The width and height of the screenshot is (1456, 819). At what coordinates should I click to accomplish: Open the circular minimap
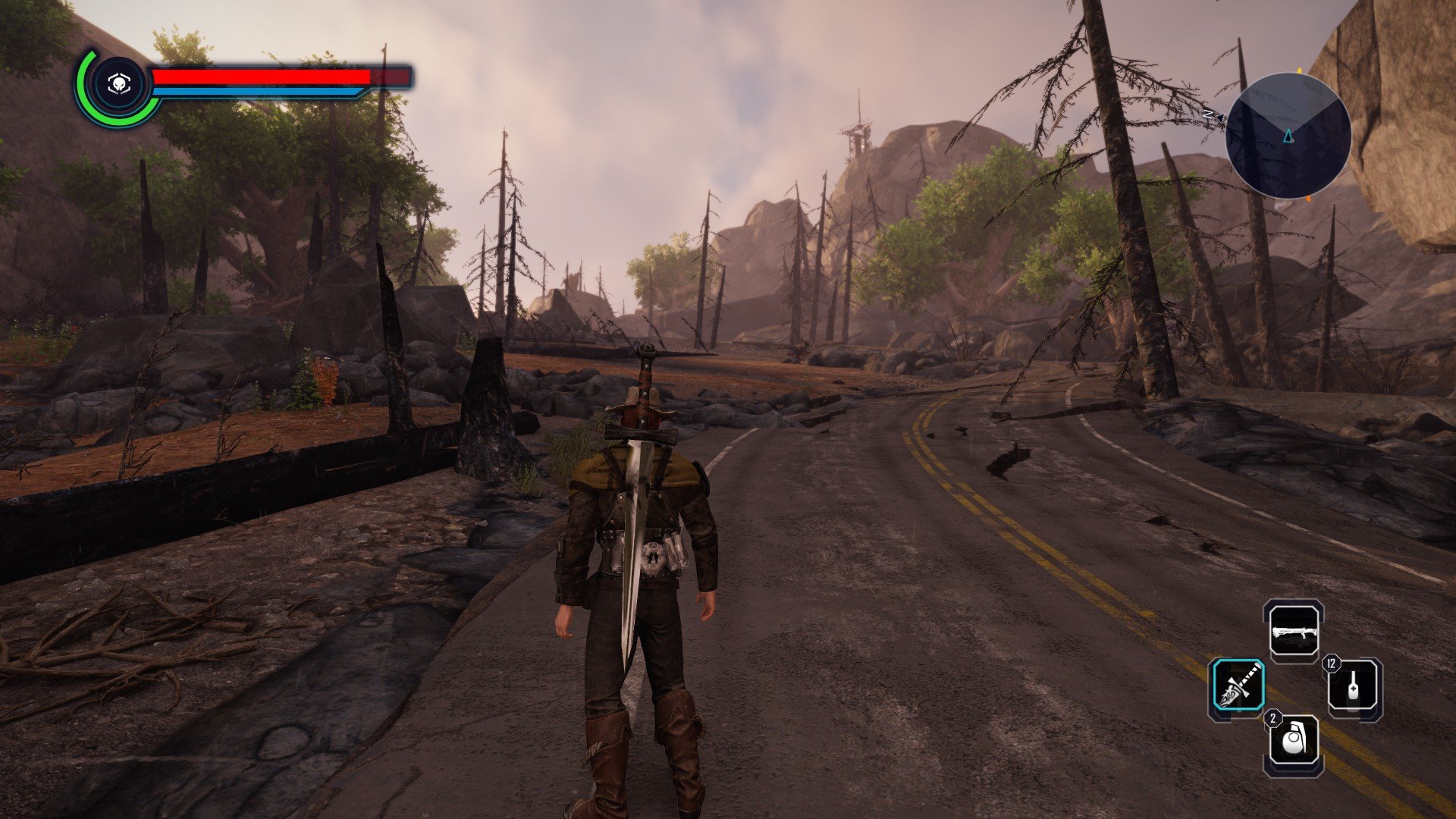(1288, 136)
